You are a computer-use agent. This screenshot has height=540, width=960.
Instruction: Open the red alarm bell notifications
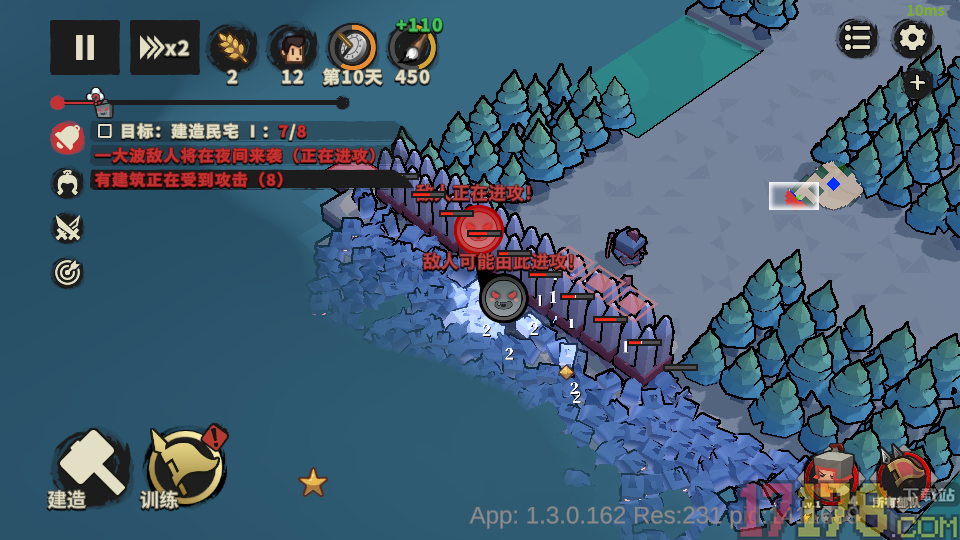67,137
